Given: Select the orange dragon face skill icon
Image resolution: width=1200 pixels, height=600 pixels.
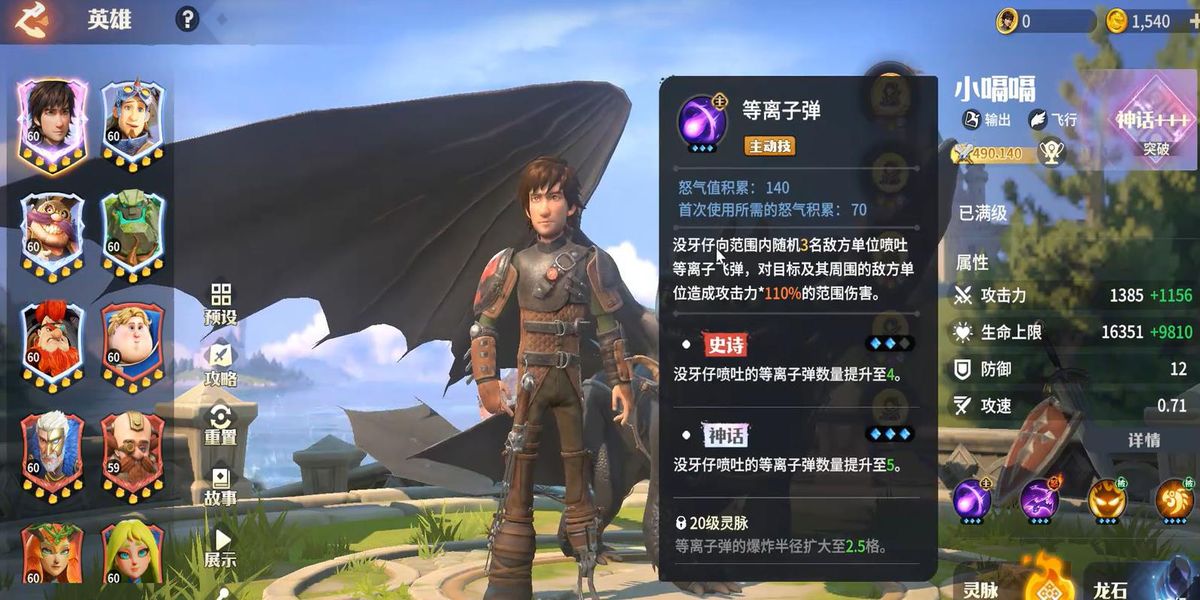Looking at the screenshot, I should [1107, 499].
